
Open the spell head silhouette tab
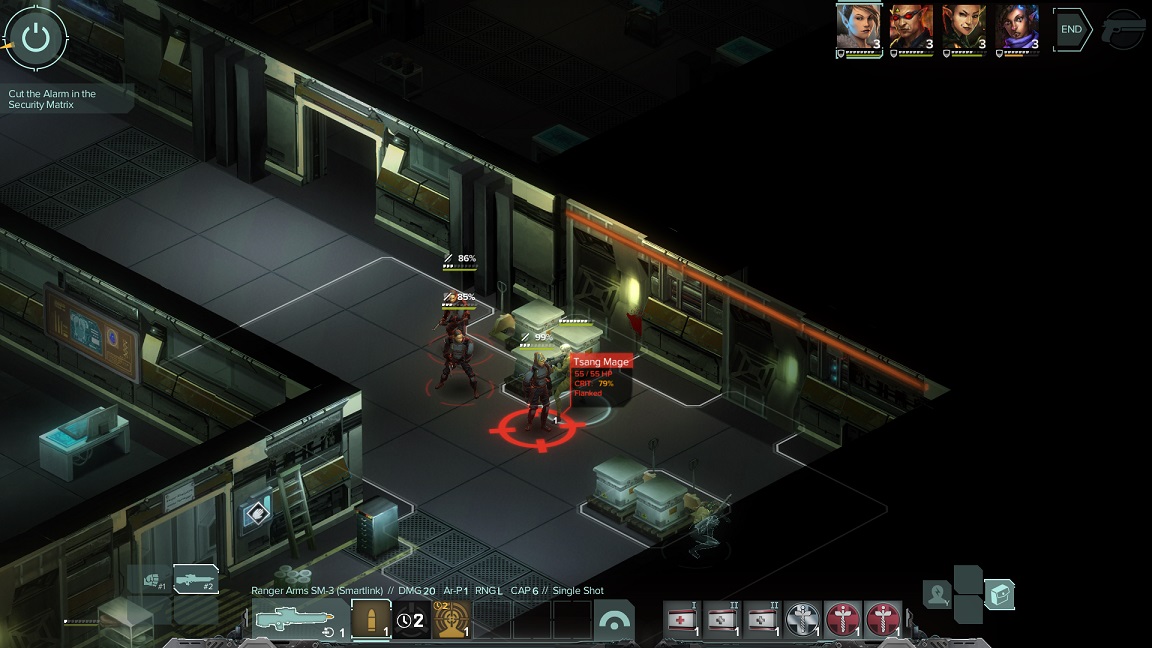tap(937, 595)
